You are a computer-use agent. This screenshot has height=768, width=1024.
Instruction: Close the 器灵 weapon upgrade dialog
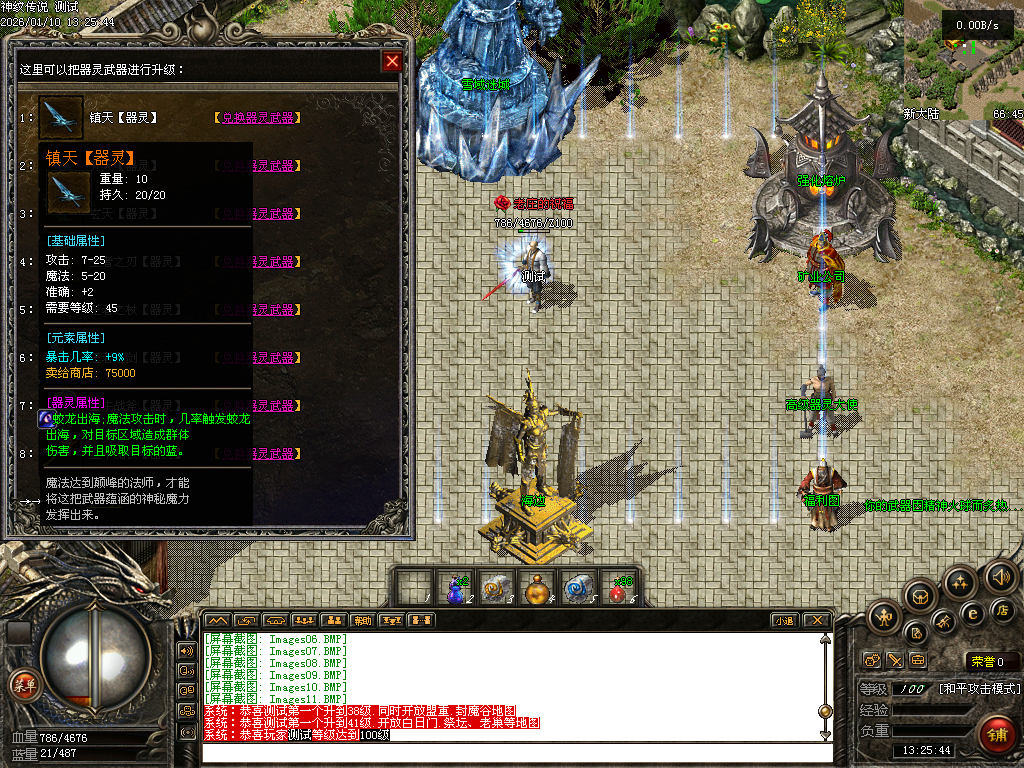coord(392,62)
